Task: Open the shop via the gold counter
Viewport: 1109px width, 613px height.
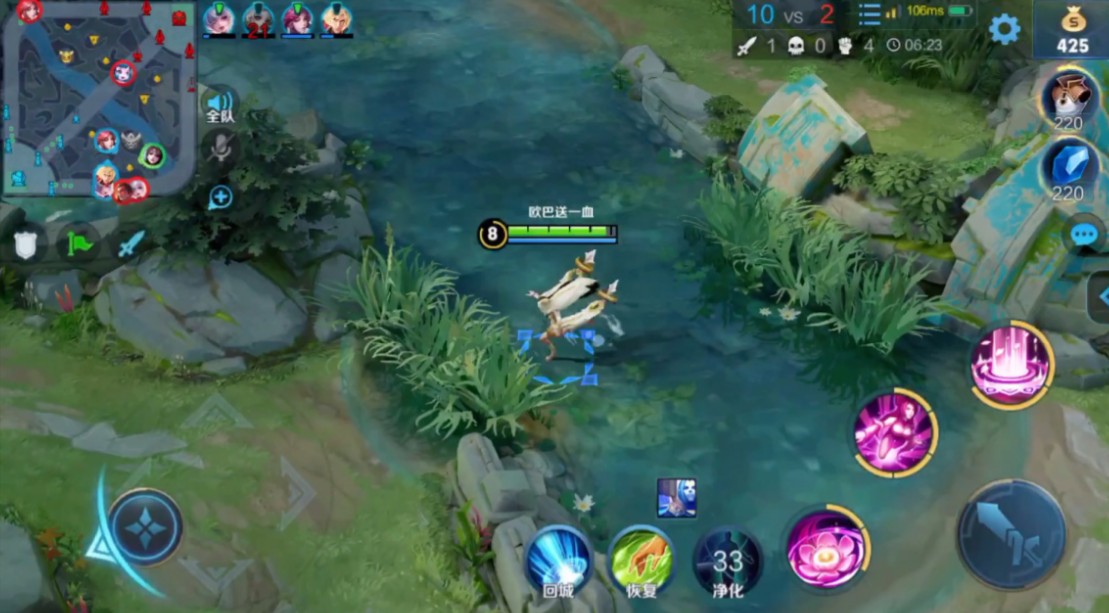Action: click(x=1072, y=29)
